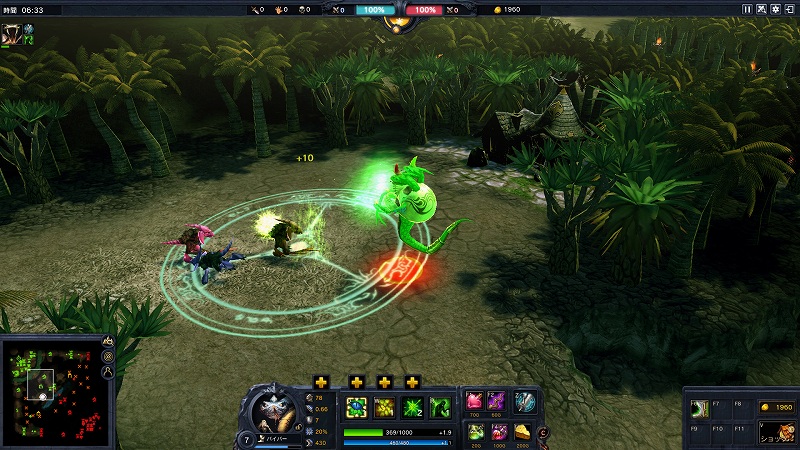
Task: Use the yellow-green spore cloud ability
Action: coord(384,407)
